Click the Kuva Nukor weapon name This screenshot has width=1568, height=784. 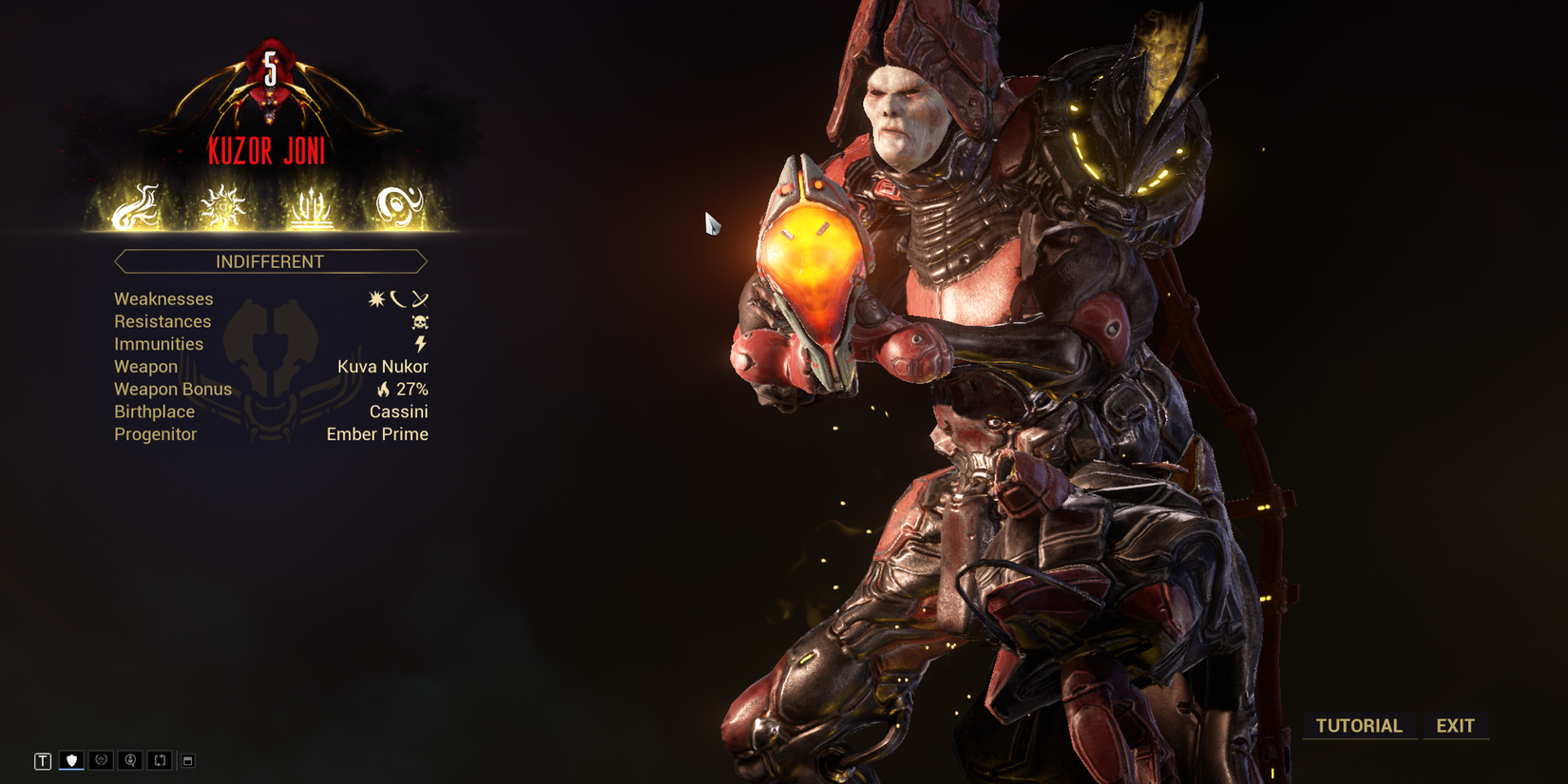click(x=382, y=366)
